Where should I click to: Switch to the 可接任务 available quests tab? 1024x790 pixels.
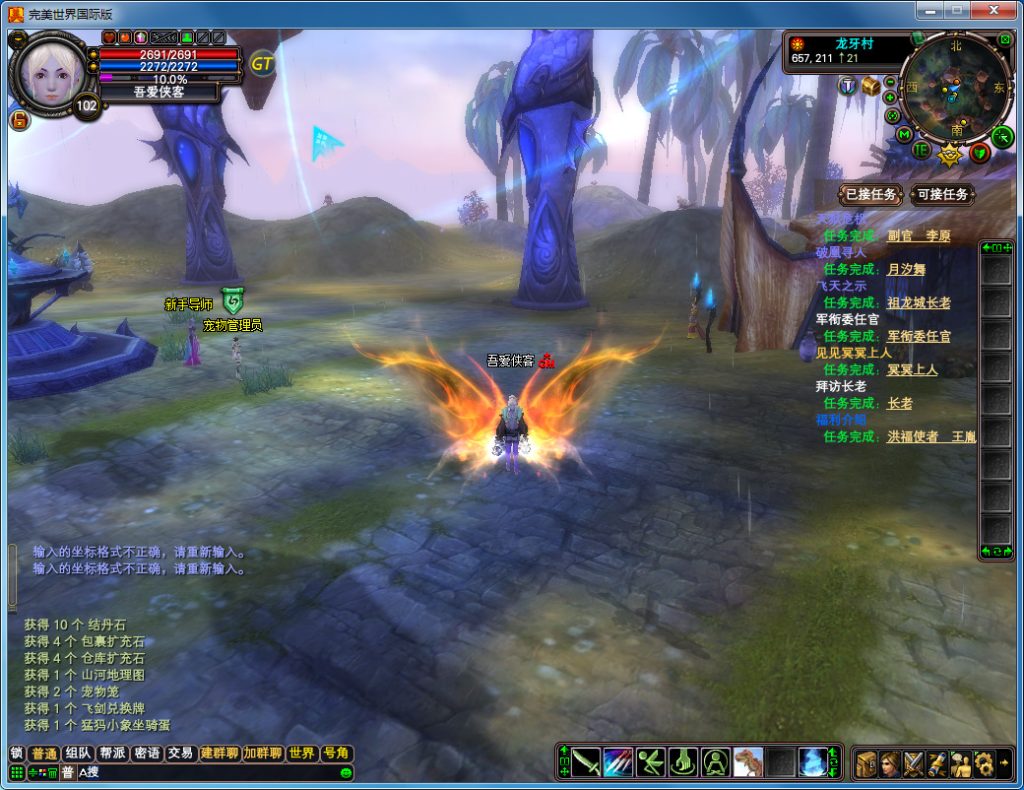942,194
